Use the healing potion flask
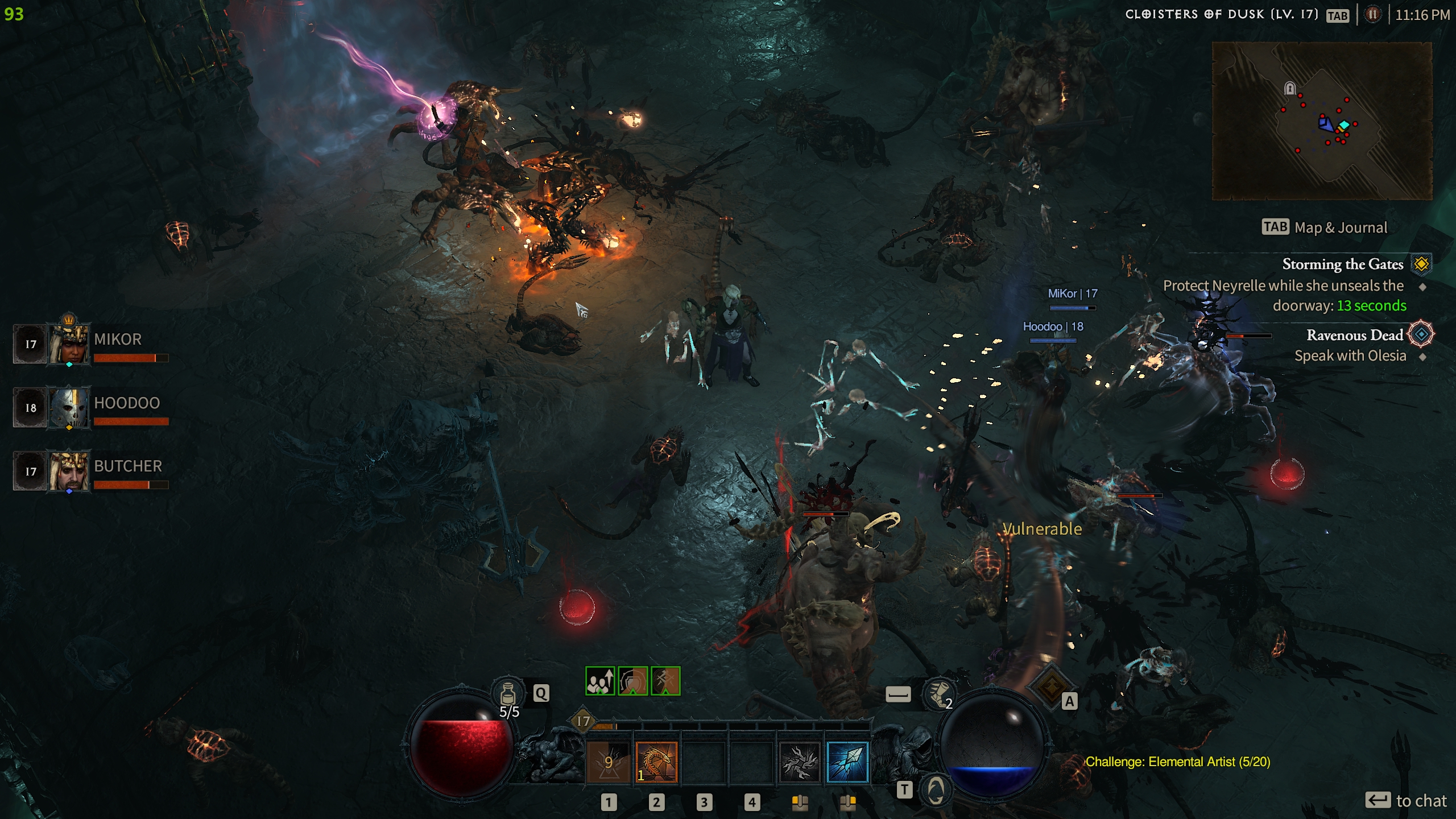Image resolution: width=1456 pixels, height=819 pixels. click(508, 694)
